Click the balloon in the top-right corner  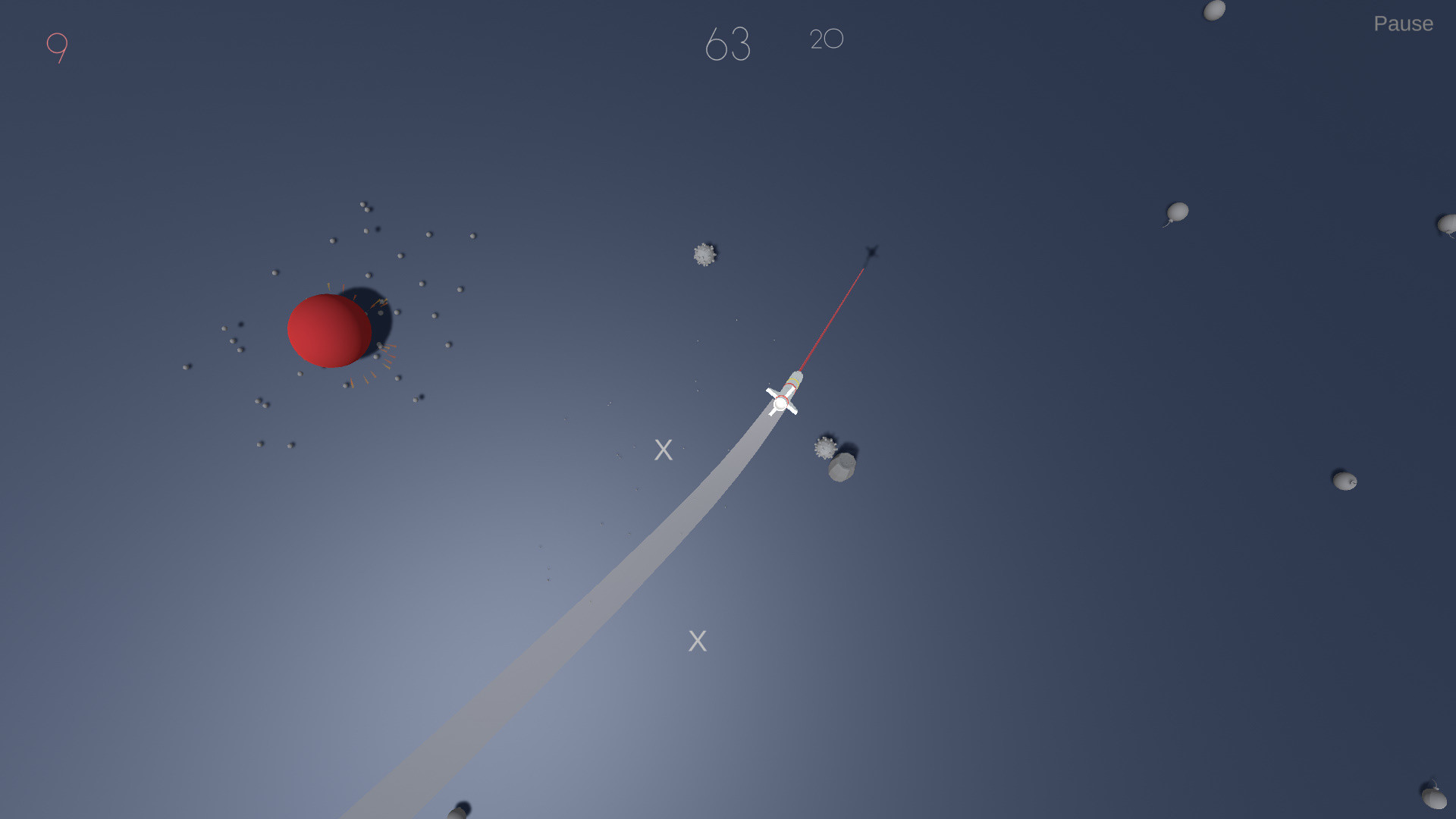click(x=1214, y=10)
